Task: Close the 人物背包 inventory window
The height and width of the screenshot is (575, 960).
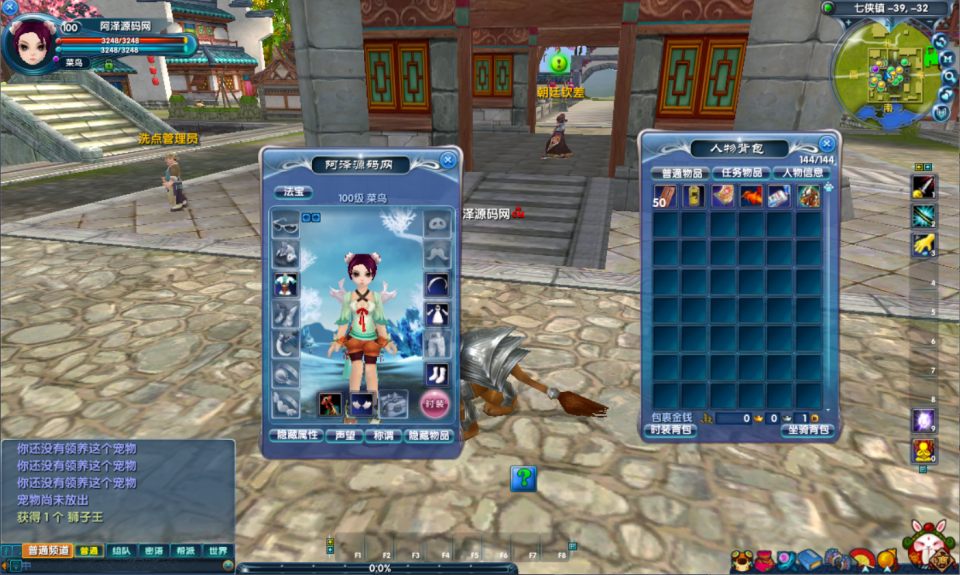Action: [826, 144]
